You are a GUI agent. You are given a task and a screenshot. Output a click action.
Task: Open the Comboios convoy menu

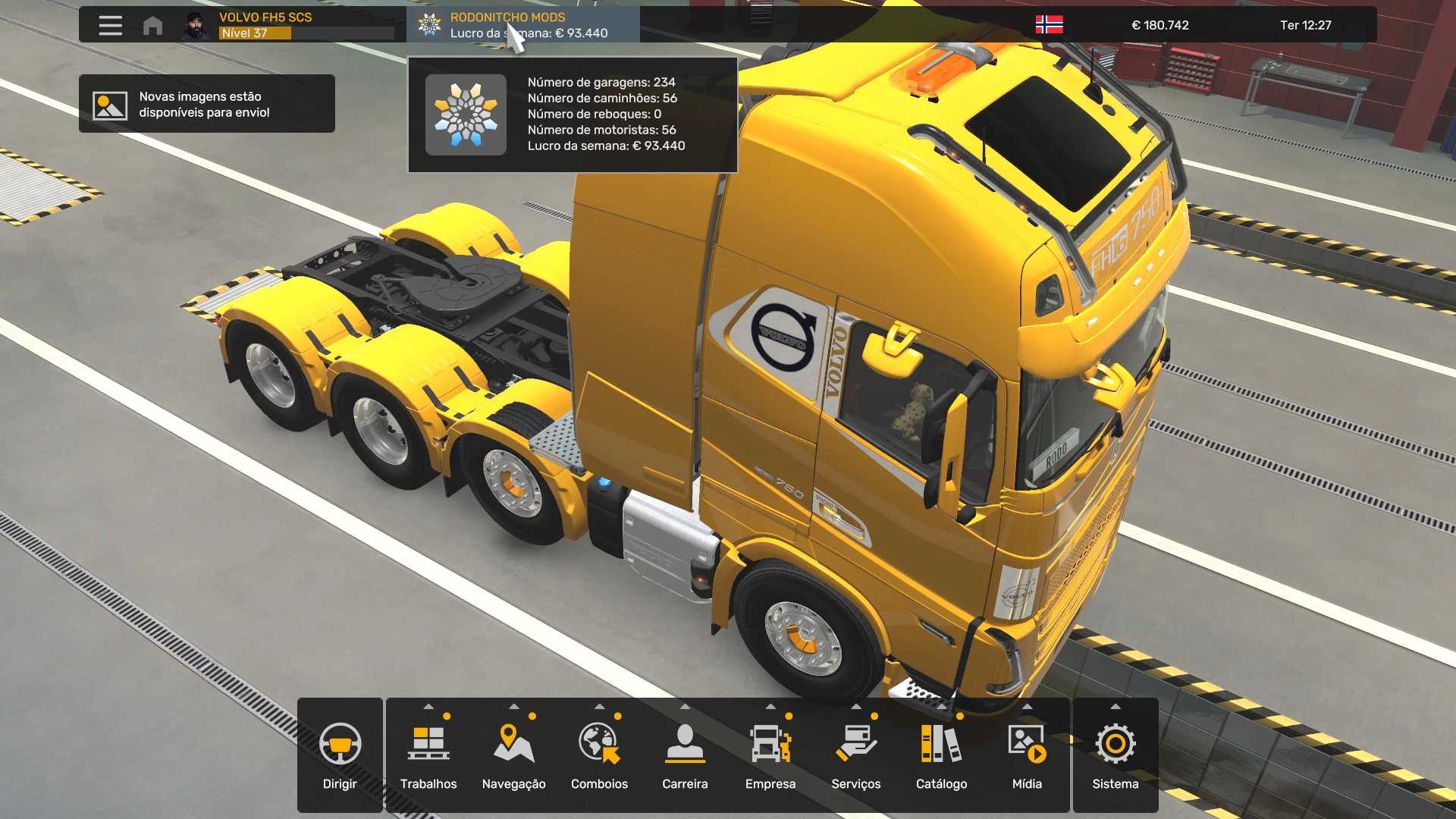point(599,755)
